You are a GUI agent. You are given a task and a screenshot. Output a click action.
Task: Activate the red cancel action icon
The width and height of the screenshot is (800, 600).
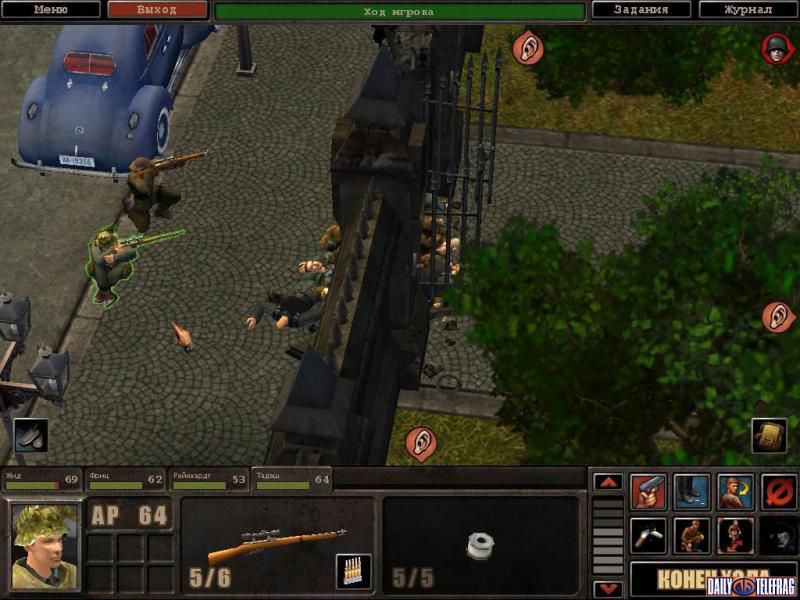778,492
